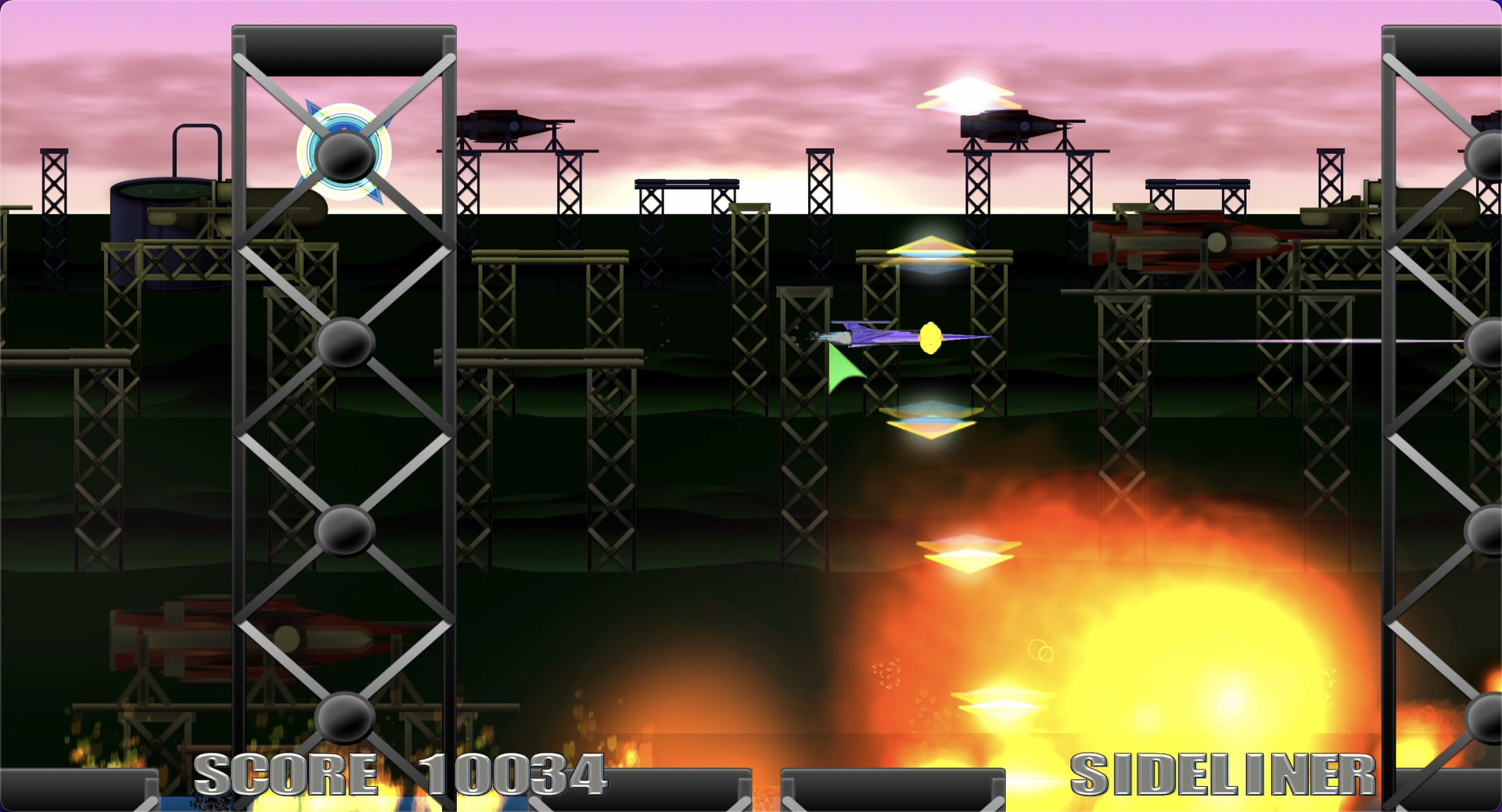Expand the faint diamond near the bottom of the fireball
Image resolution: width=1502 pixels, height=812 pixels.
pyautogui.click(x=1001, y=704)
